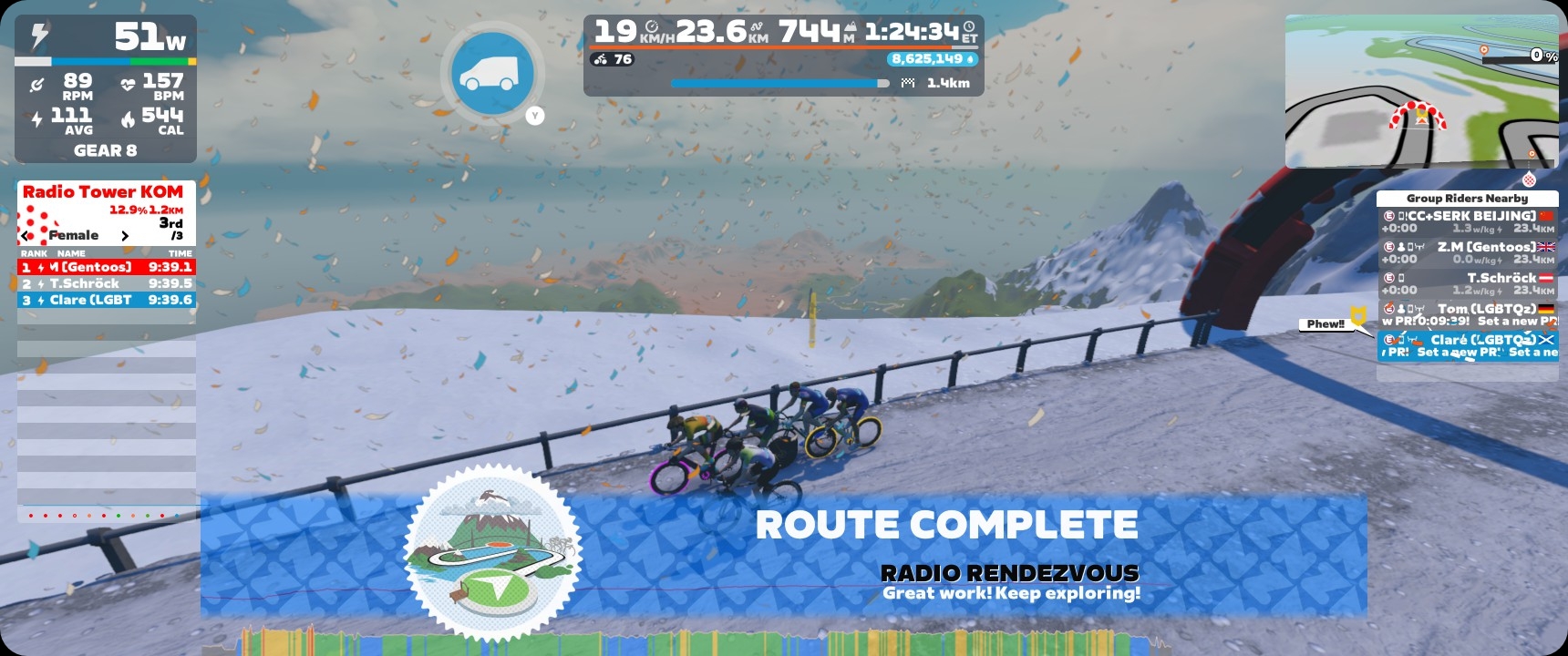Choose Tom (LGBTQz) in the nearby riders list
Screen dimensions: 1568x656
[1467, 315]
